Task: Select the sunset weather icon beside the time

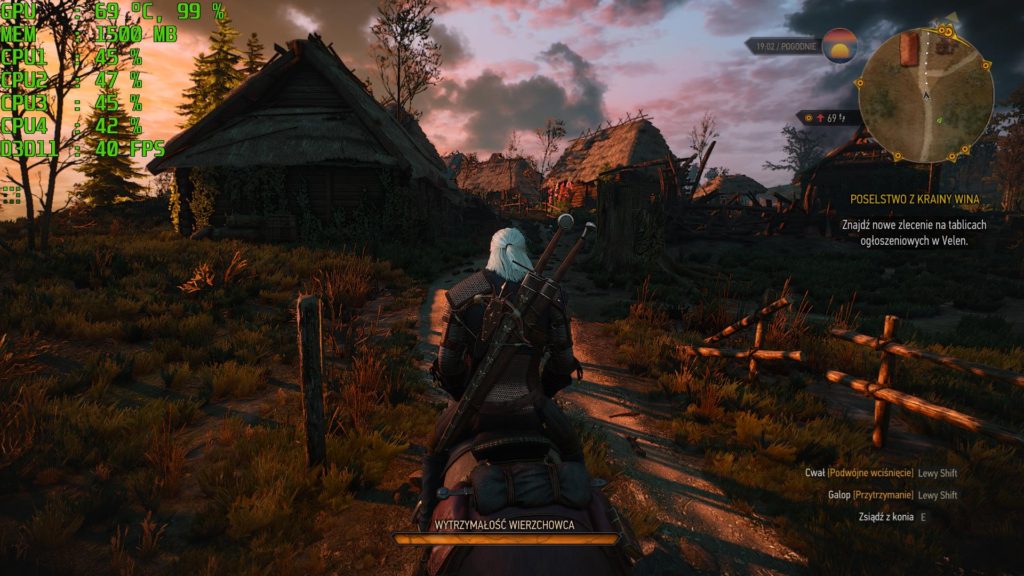Action: tap(839, 46)
